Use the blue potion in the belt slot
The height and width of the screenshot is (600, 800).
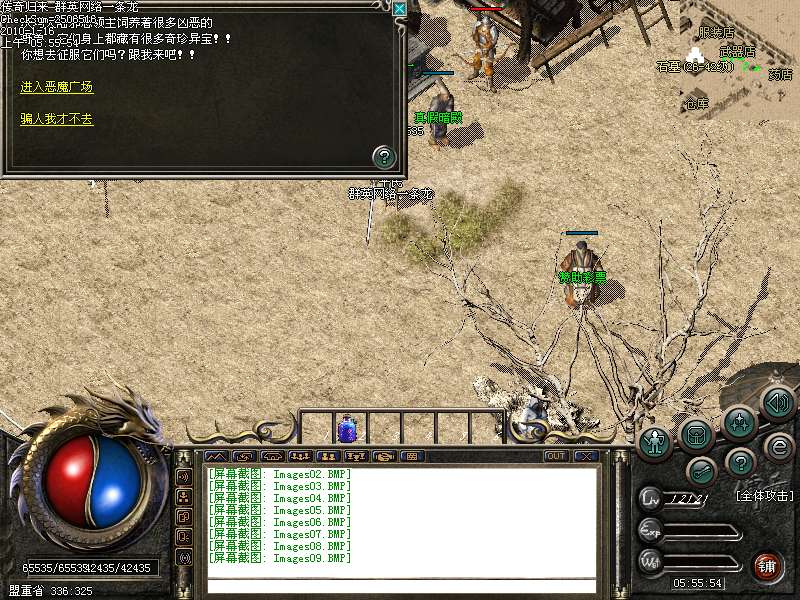[x=348, y=428]
